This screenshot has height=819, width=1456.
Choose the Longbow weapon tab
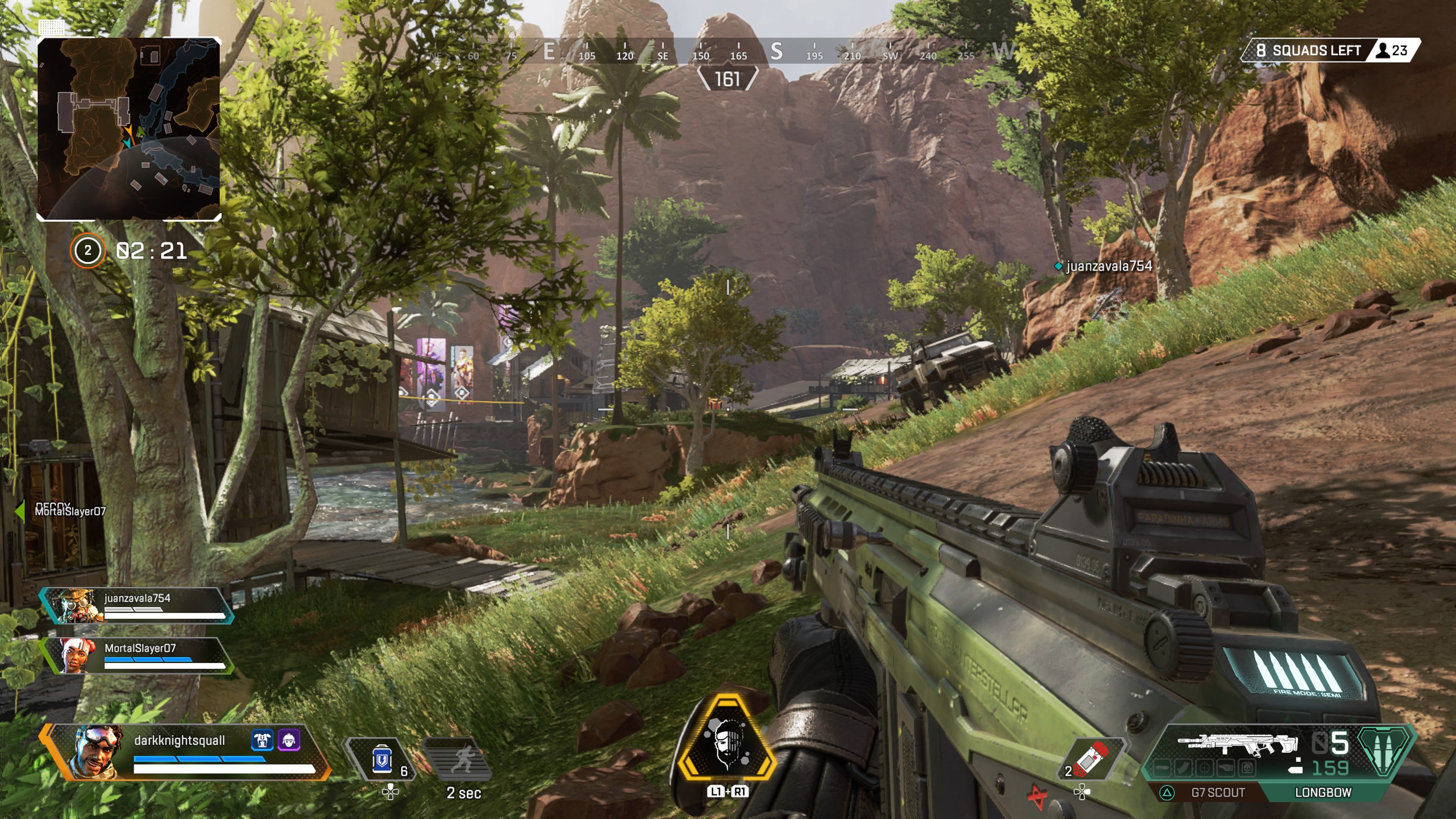(1323, 792)
